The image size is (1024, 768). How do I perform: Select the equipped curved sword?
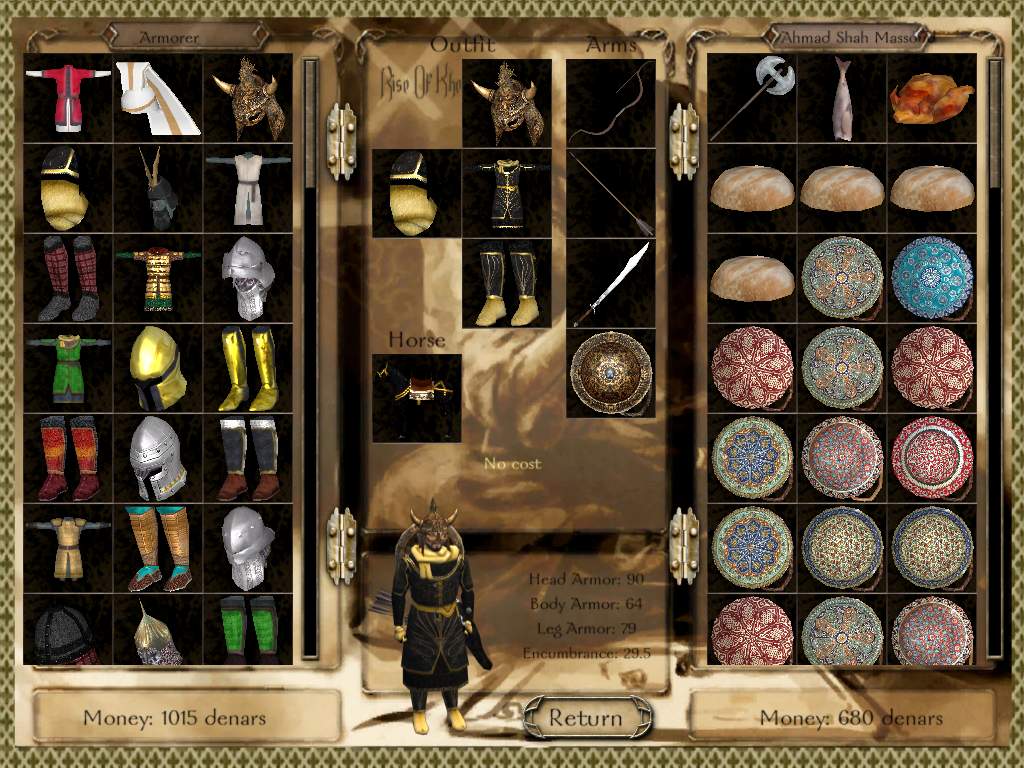[611, 284]
